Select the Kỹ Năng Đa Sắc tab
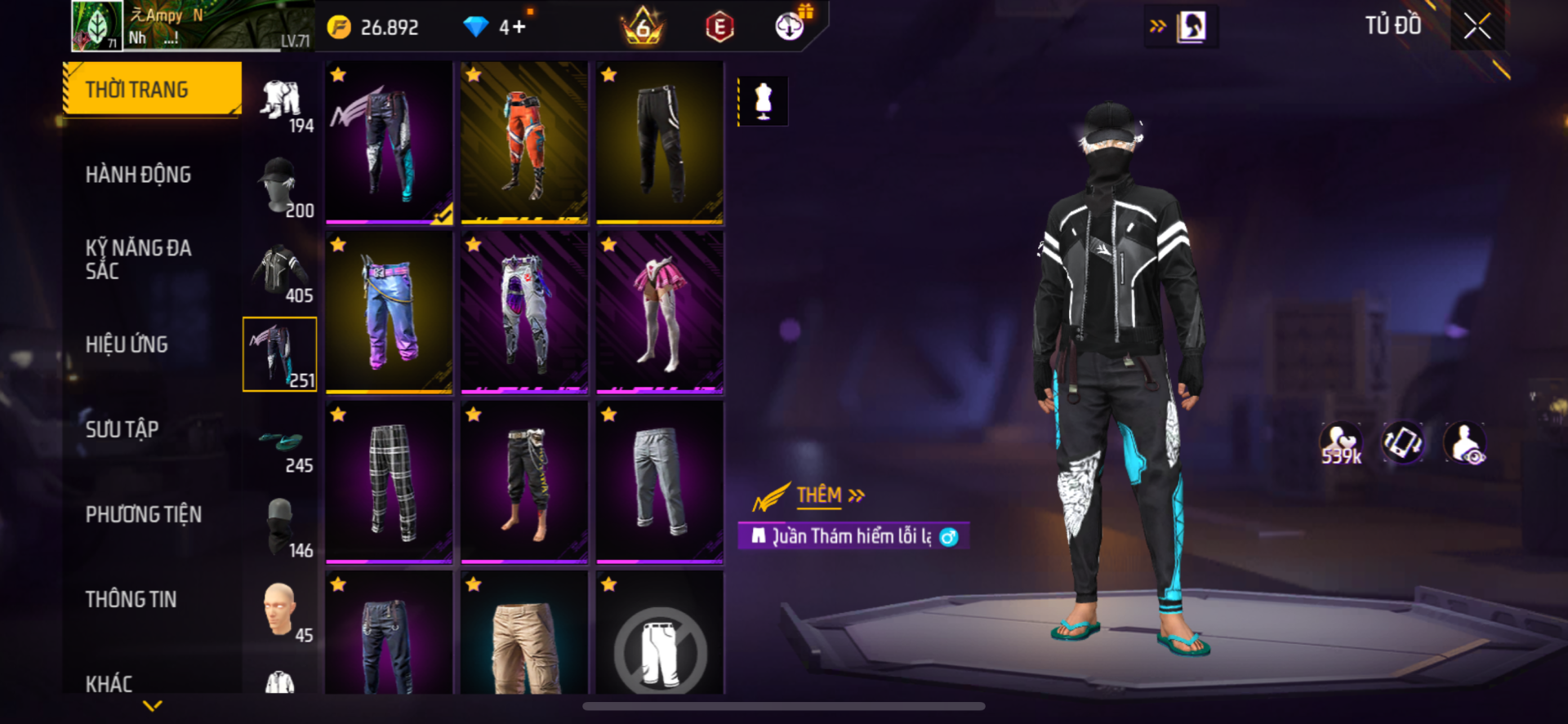The width and height of the screenshot is (1568, 724). coord(138,260)
